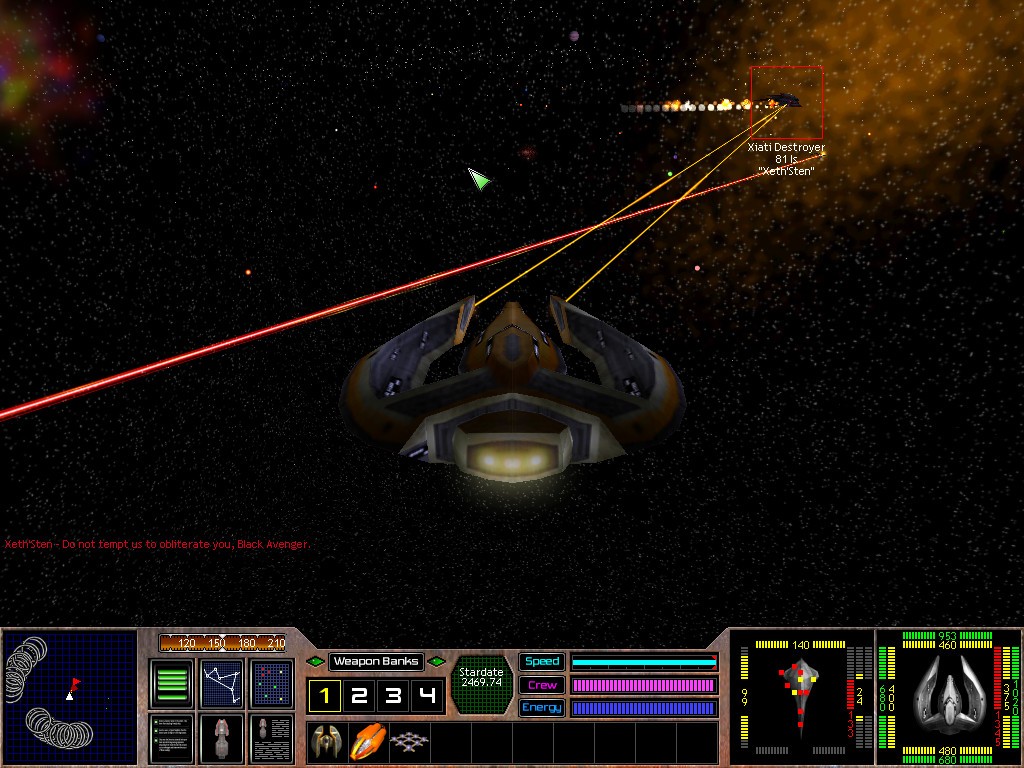Switch to weapon bank 2

pyautogui.click(x=358, y=696)
